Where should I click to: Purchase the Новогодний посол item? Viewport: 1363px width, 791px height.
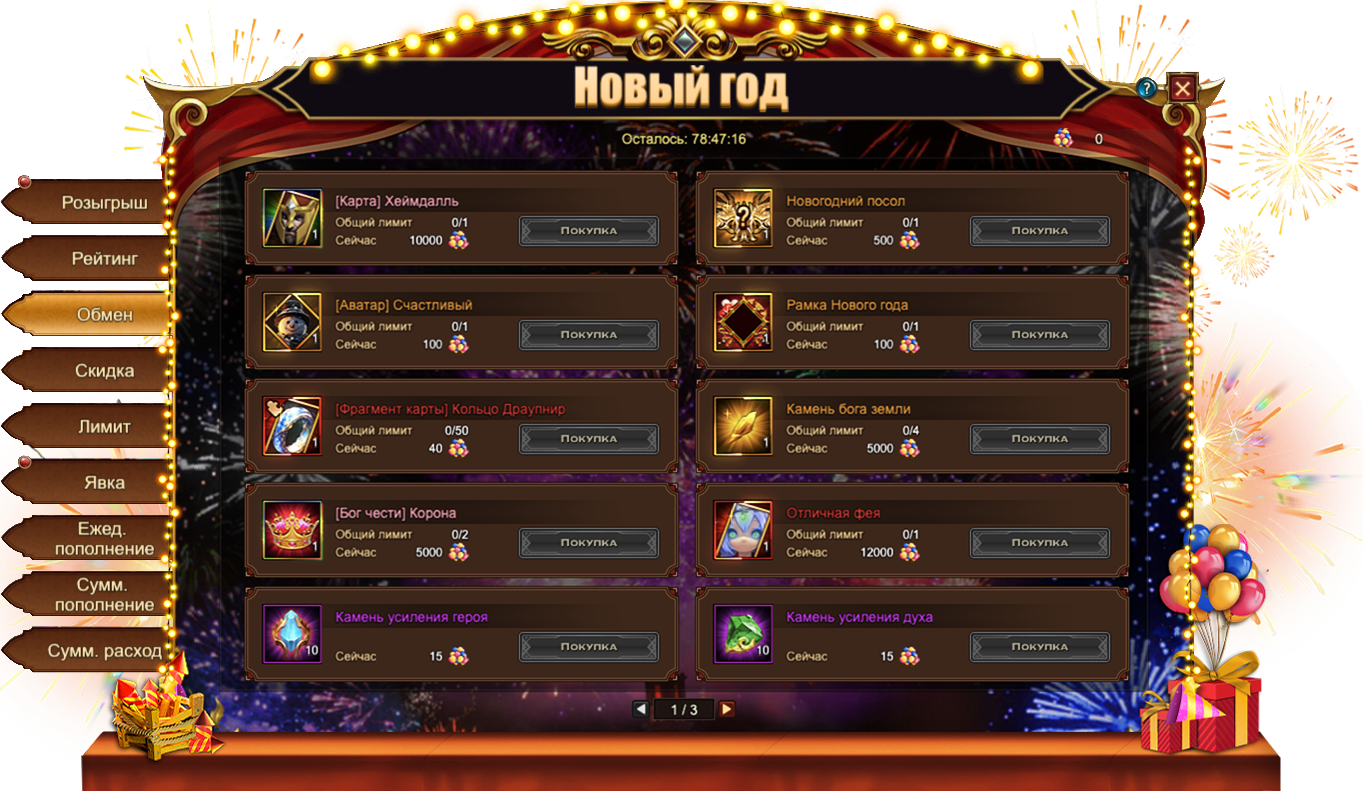1039,231
